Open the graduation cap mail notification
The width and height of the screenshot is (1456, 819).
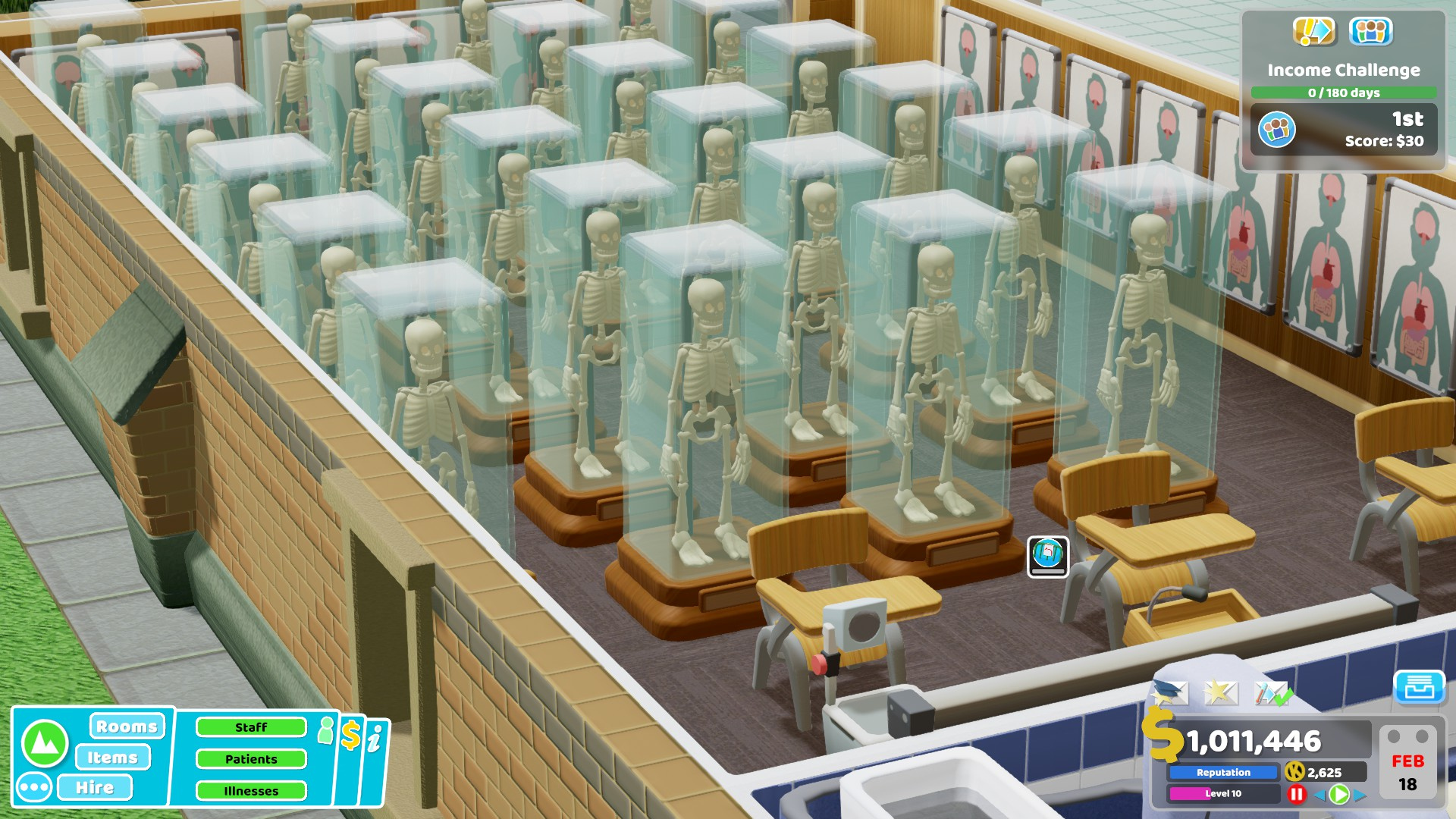[x=1170, y=692]
